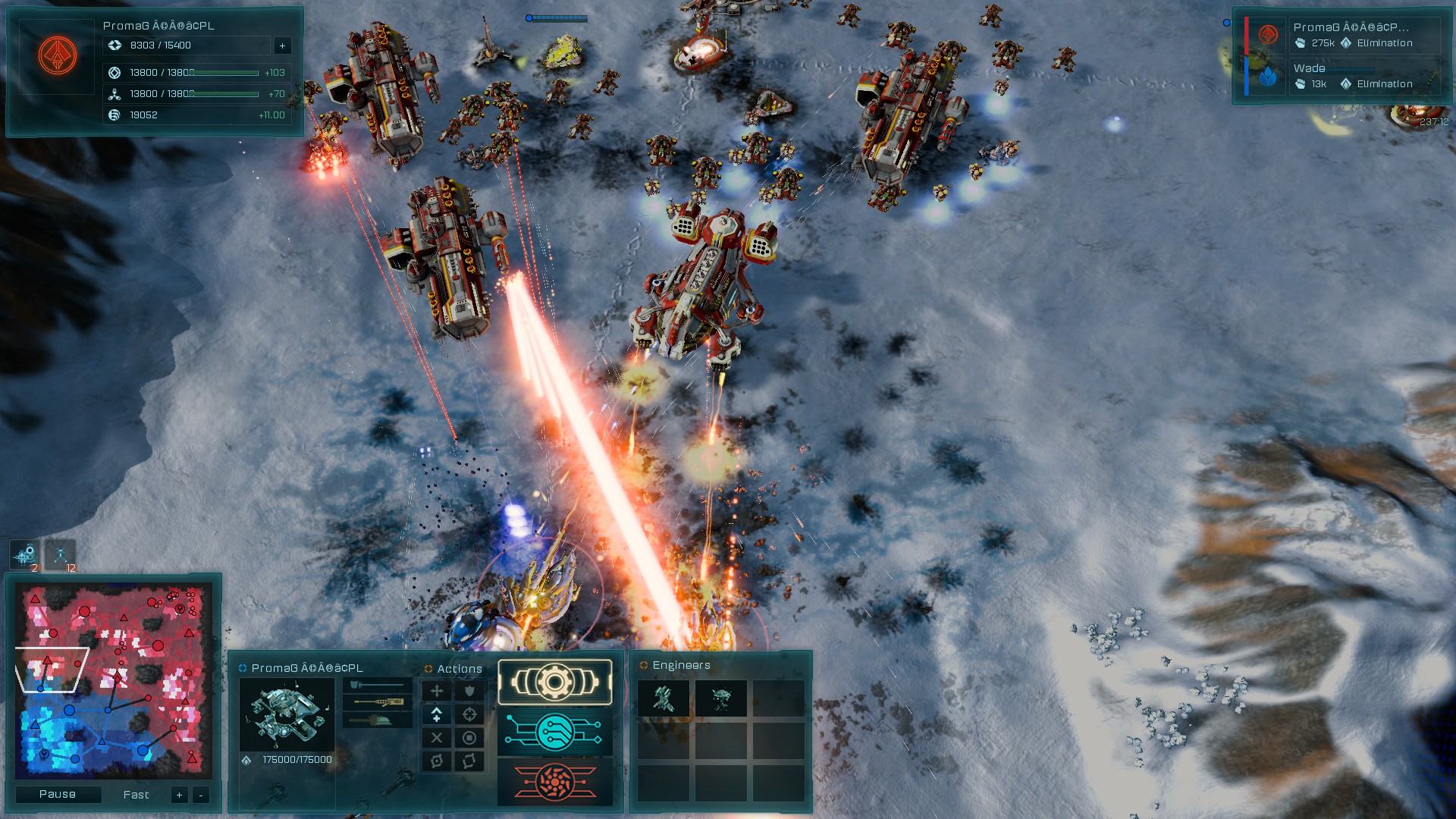This screenshot has height=819, width=1456.
Task: Open the gear upgrade icon on command panel
Action: [554, 682]
